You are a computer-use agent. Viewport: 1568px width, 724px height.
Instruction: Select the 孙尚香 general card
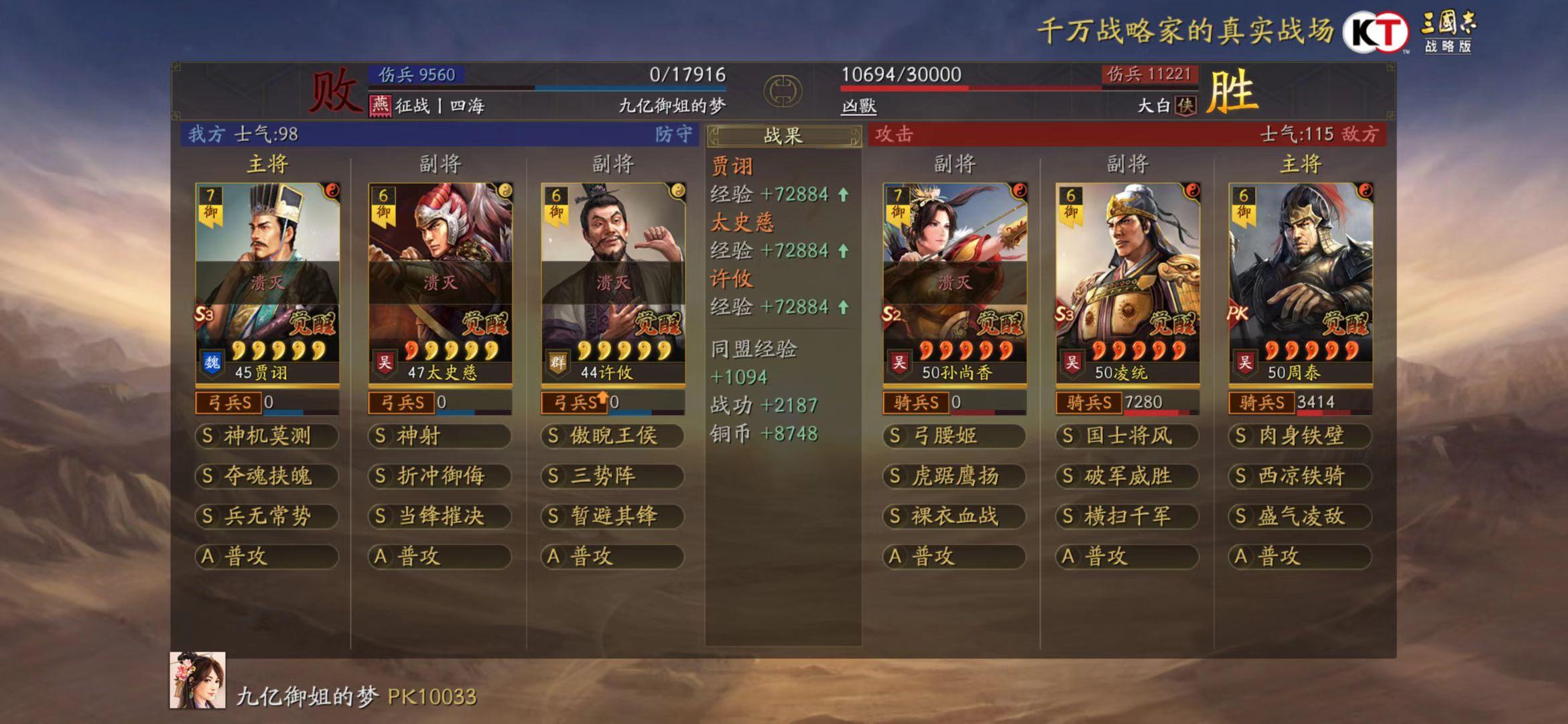pos(954,282)
